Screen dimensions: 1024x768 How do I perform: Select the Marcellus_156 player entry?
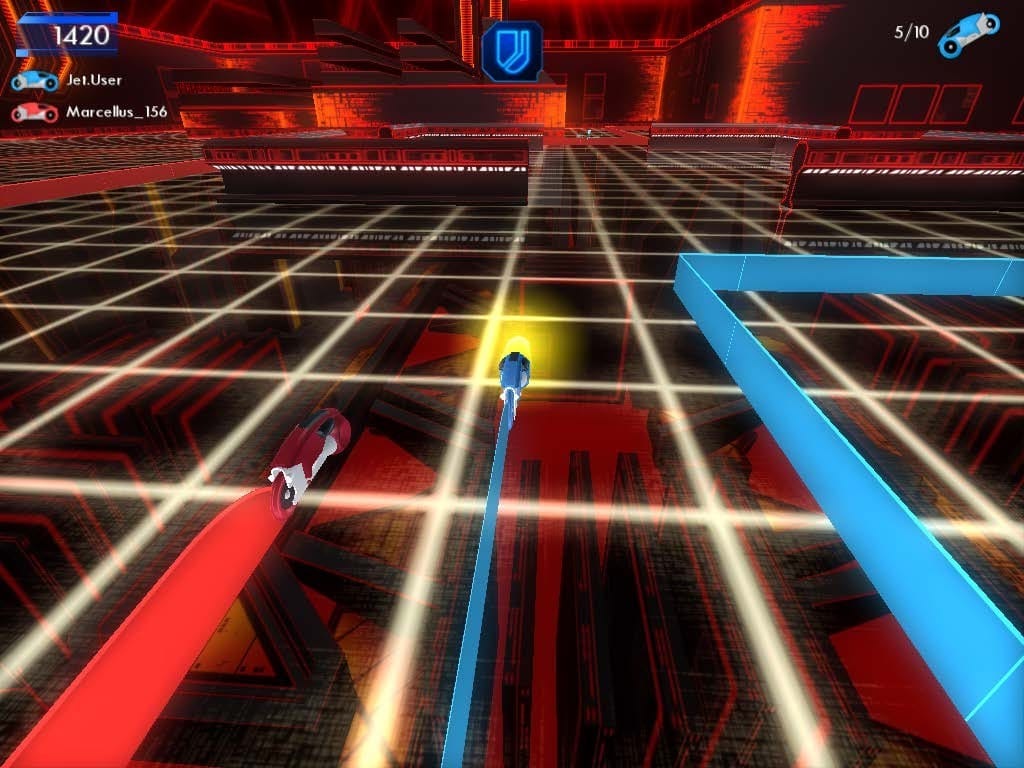(90, 112)
